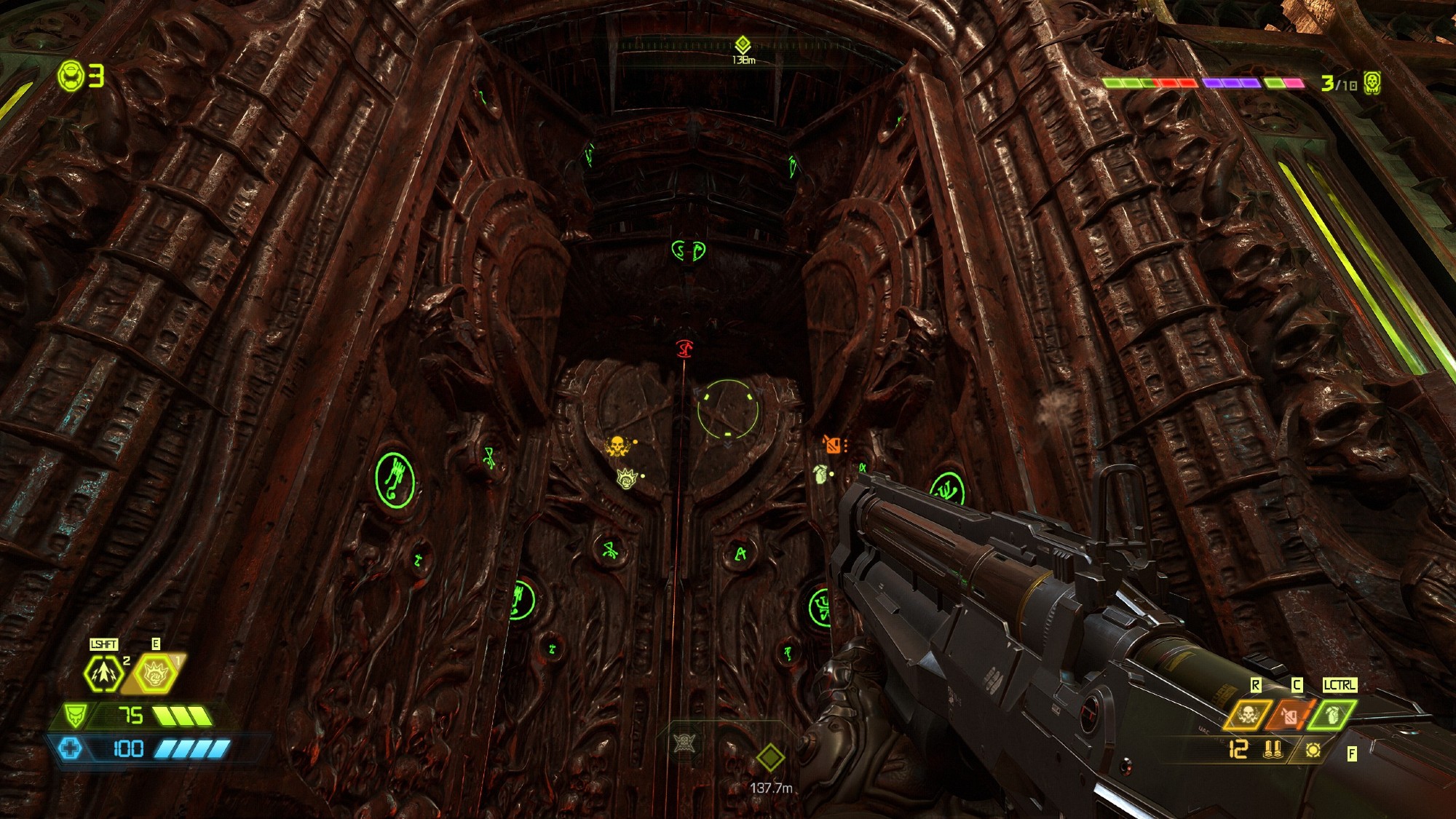Viewport: 1456px width, 819px height.
Task: Use the yellow-framed Flame Belch skull slot
Action: pyautogui.click(x=1248, y=715)
